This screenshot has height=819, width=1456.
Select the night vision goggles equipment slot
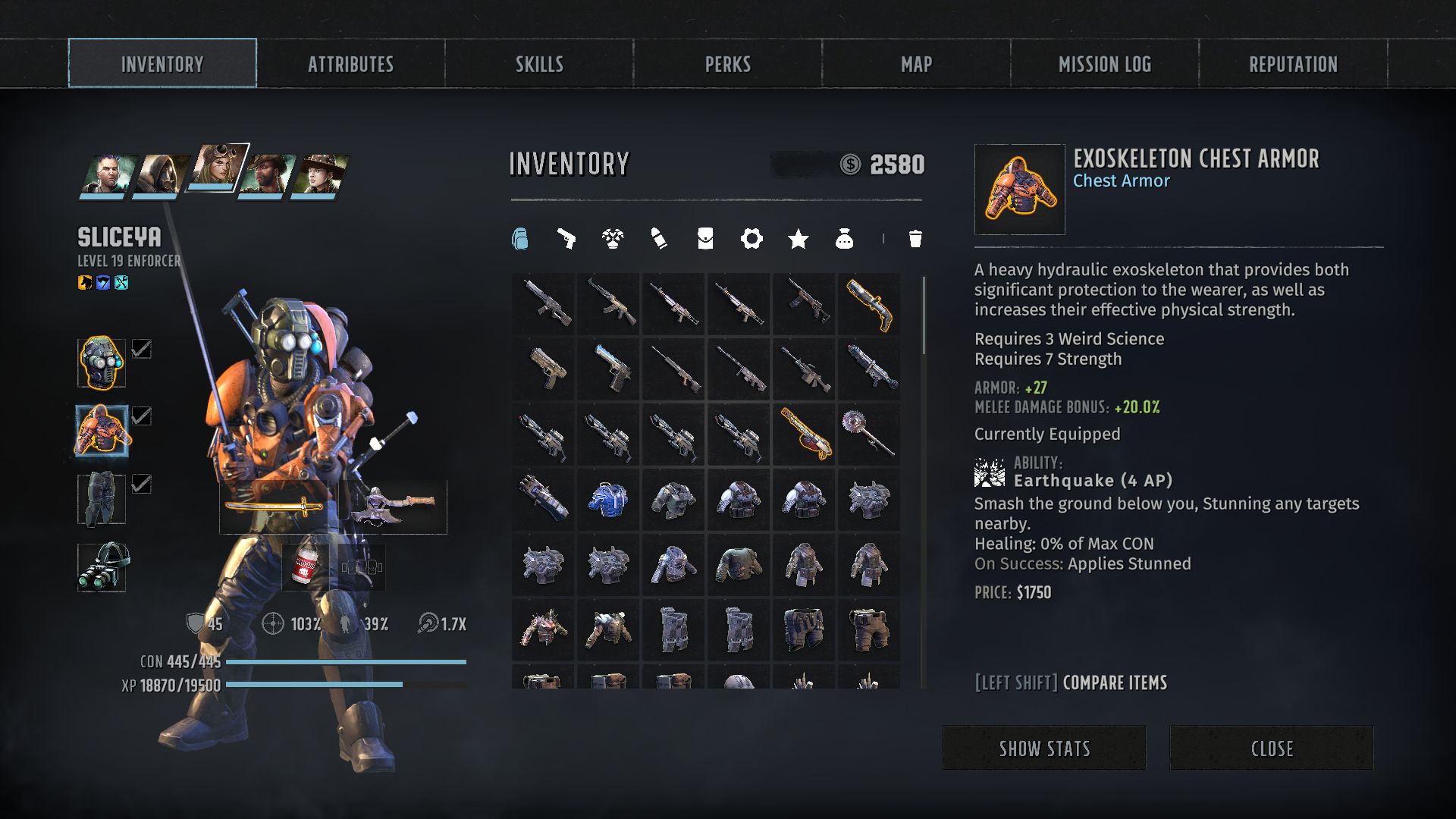coord(102,567)
